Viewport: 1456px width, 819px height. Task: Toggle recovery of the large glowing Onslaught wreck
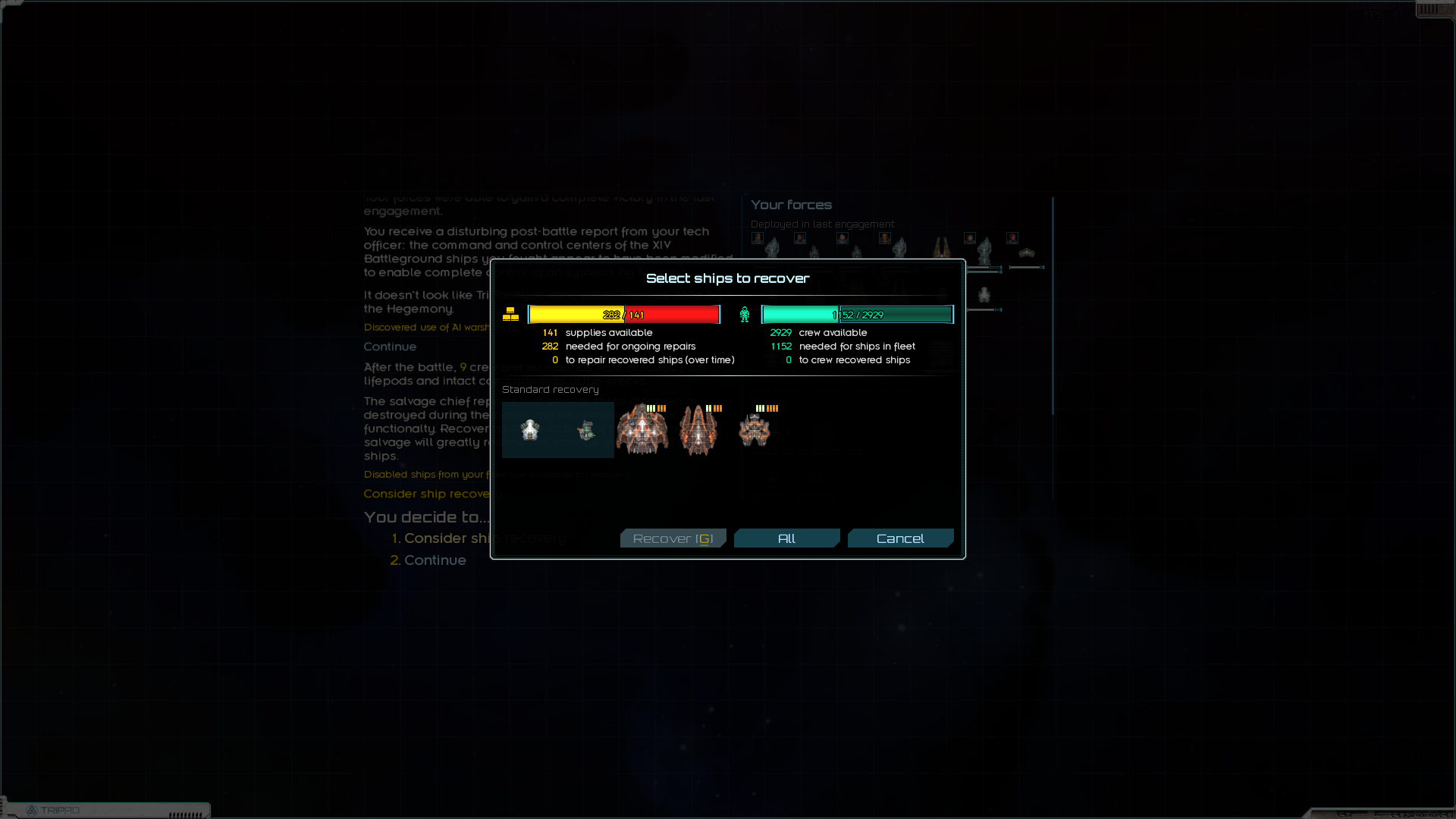(x=642, y=429)
